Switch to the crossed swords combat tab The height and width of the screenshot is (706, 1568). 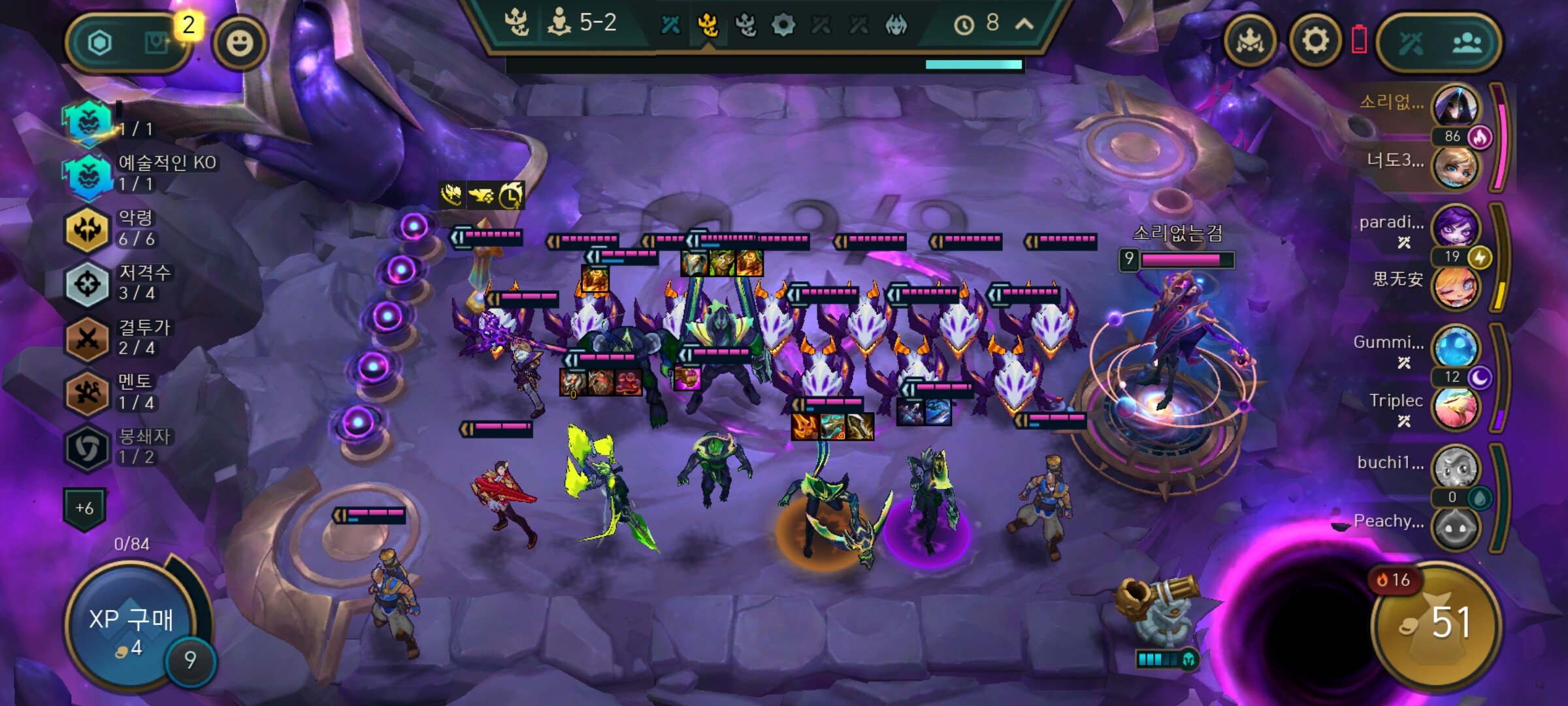tap(1411, 43)
